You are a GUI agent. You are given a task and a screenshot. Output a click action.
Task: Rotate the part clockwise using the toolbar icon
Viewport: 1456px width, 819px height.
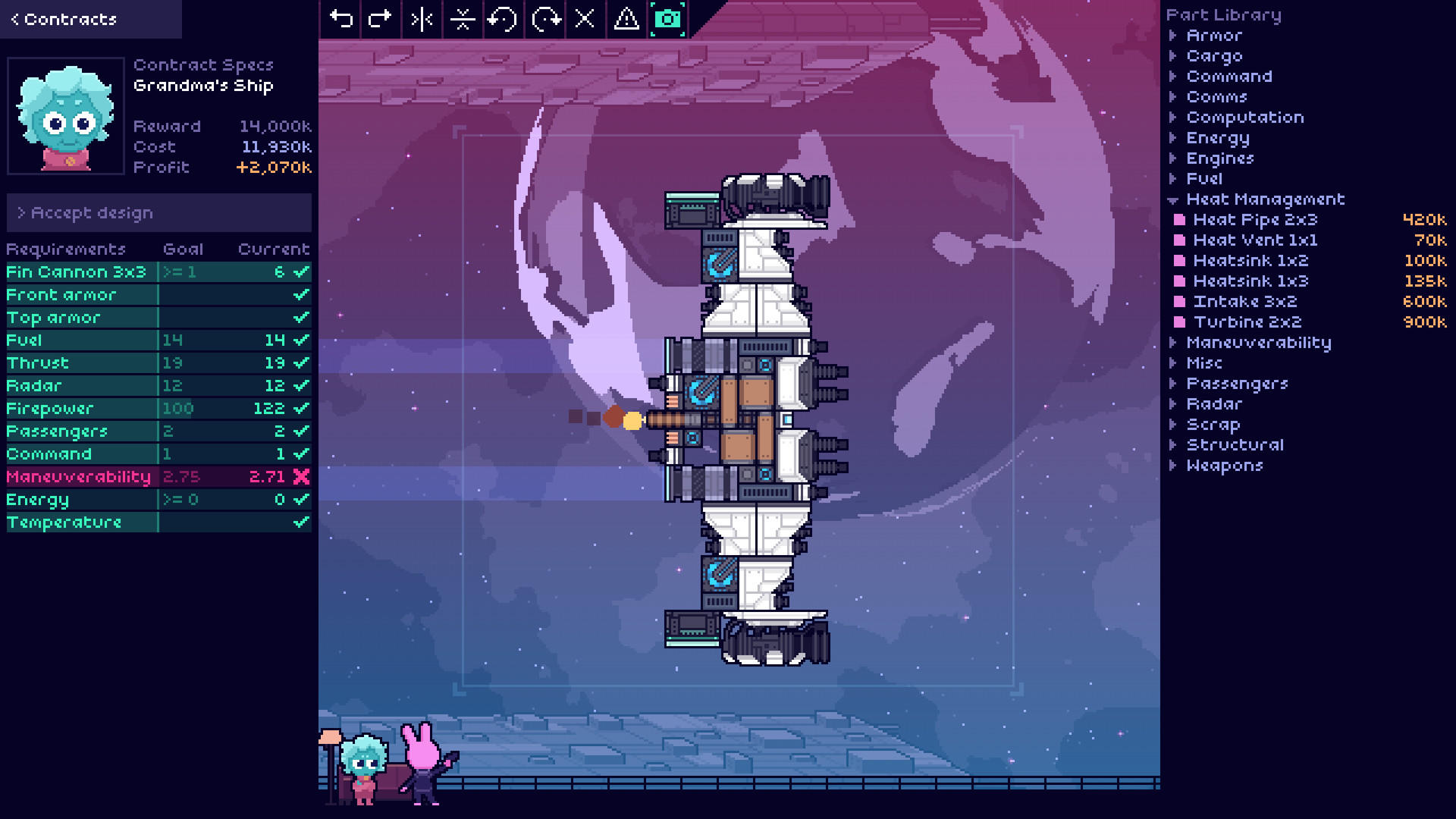pos(544,19)
